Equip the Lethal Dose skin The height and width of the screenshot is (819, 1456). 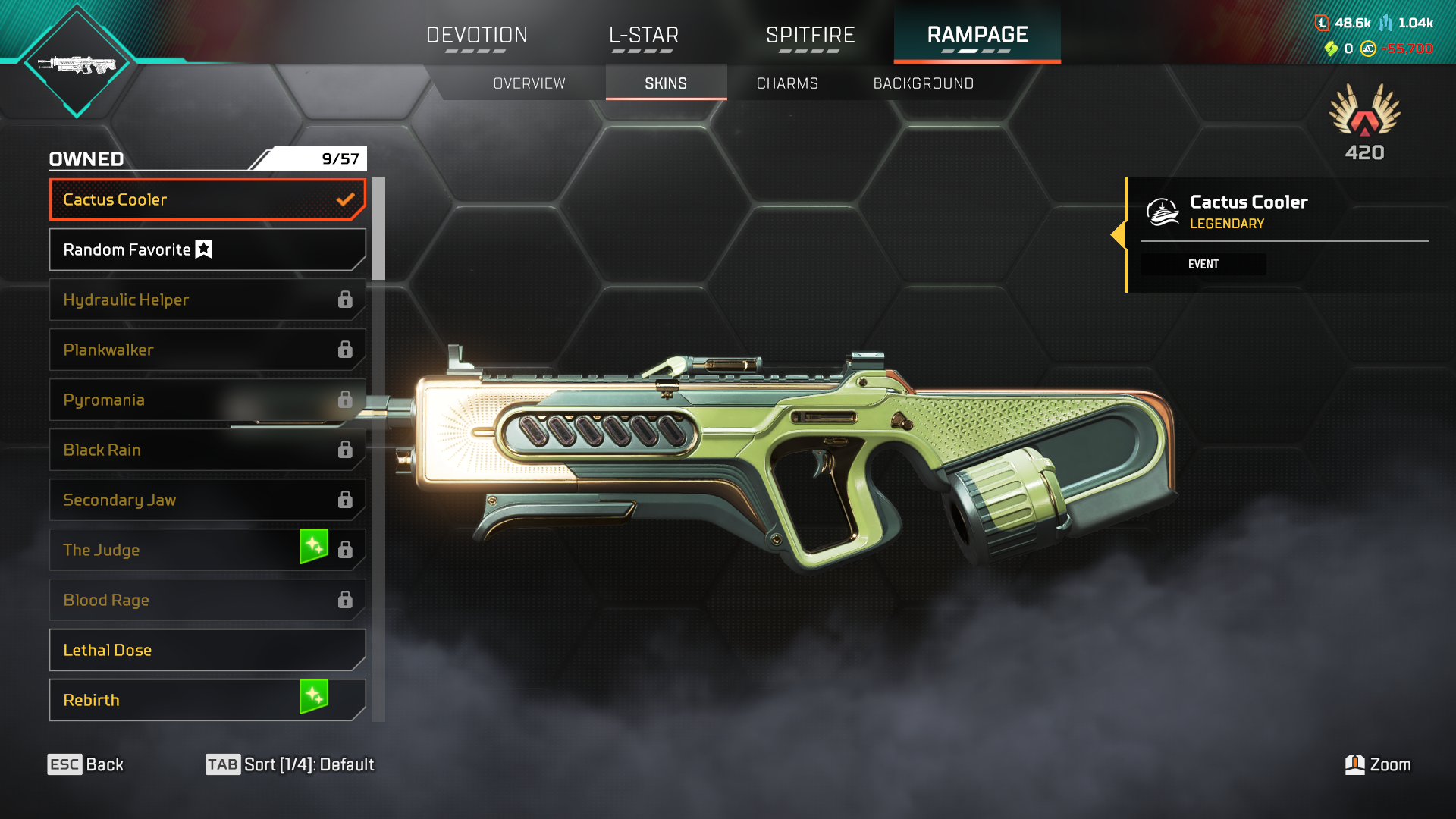click(207, 650)
